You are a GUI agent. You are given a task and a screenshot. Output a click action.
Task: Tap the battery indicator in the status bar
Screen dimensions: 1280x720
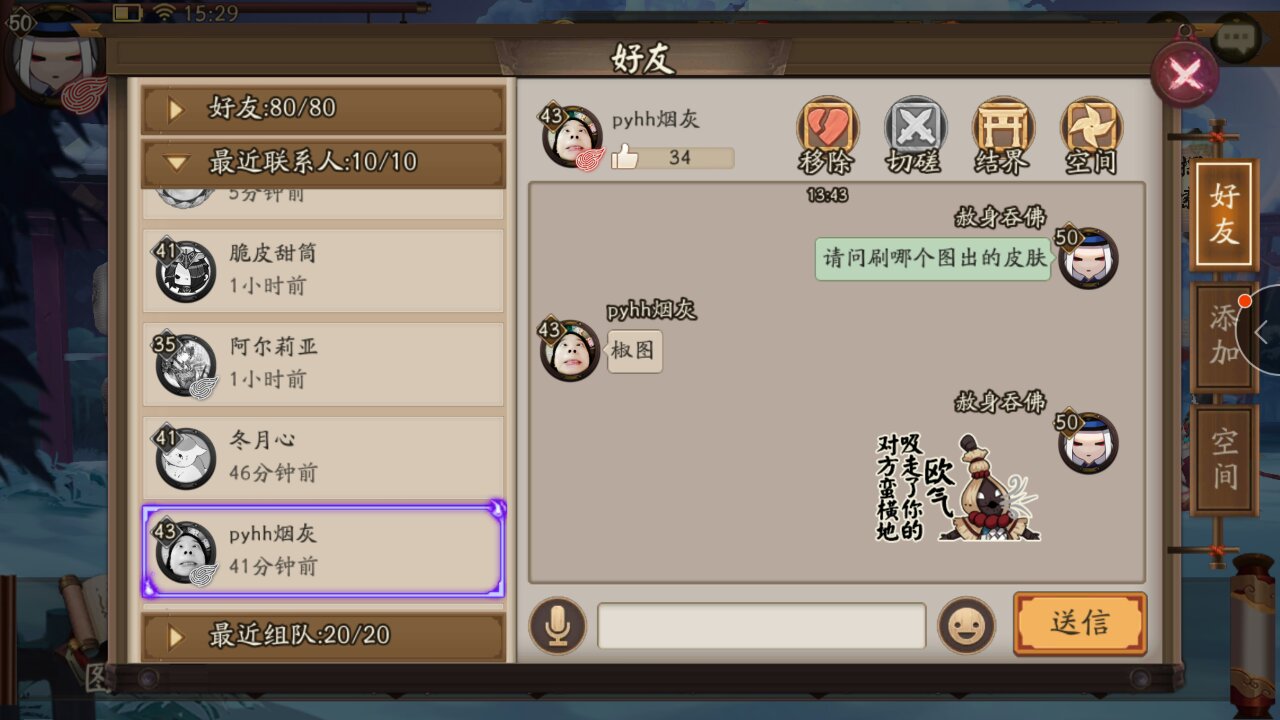click(127, 13)
